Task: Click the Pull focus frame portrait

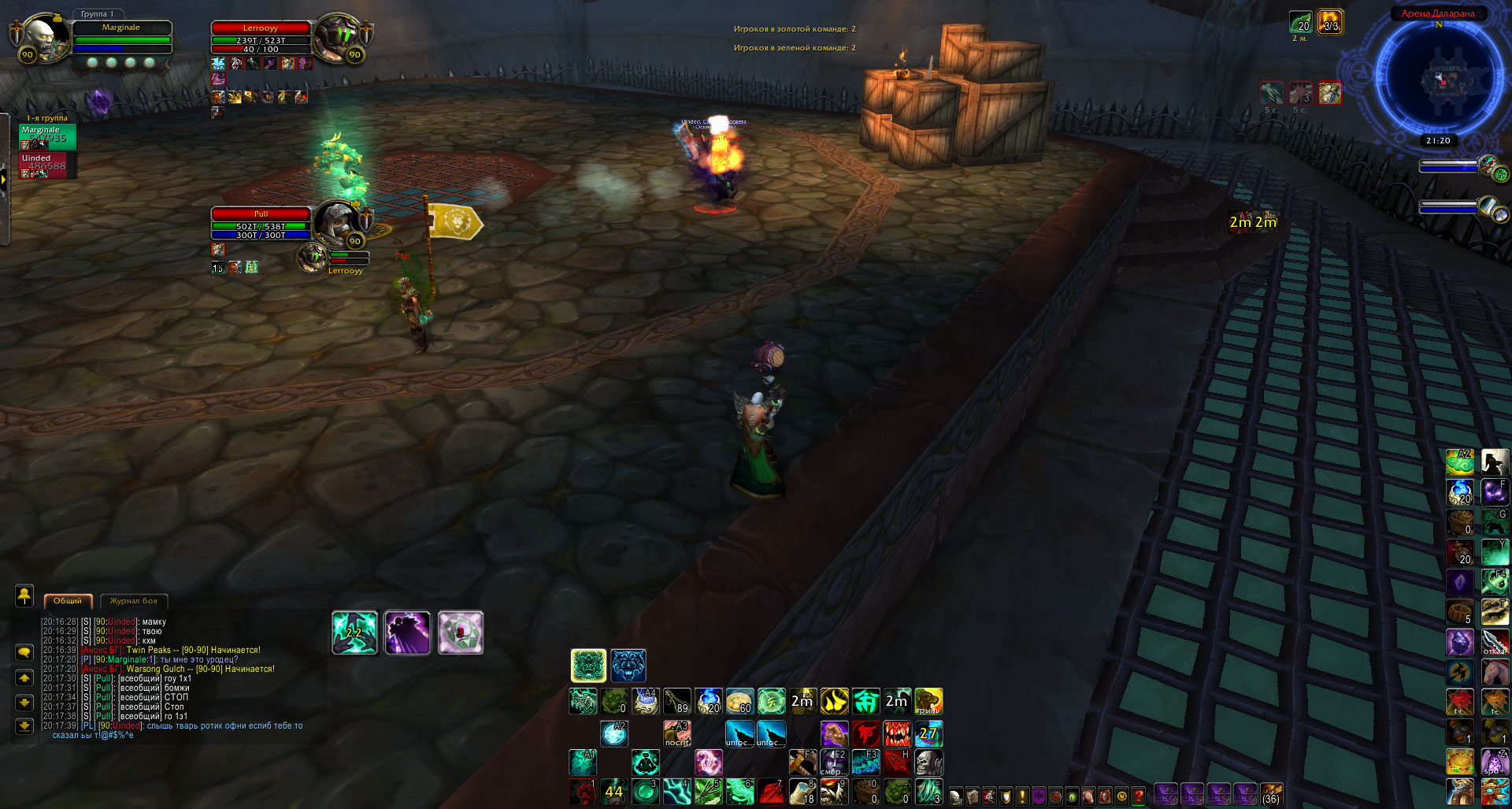Action: pyautogui.click(x=336, y=222)
